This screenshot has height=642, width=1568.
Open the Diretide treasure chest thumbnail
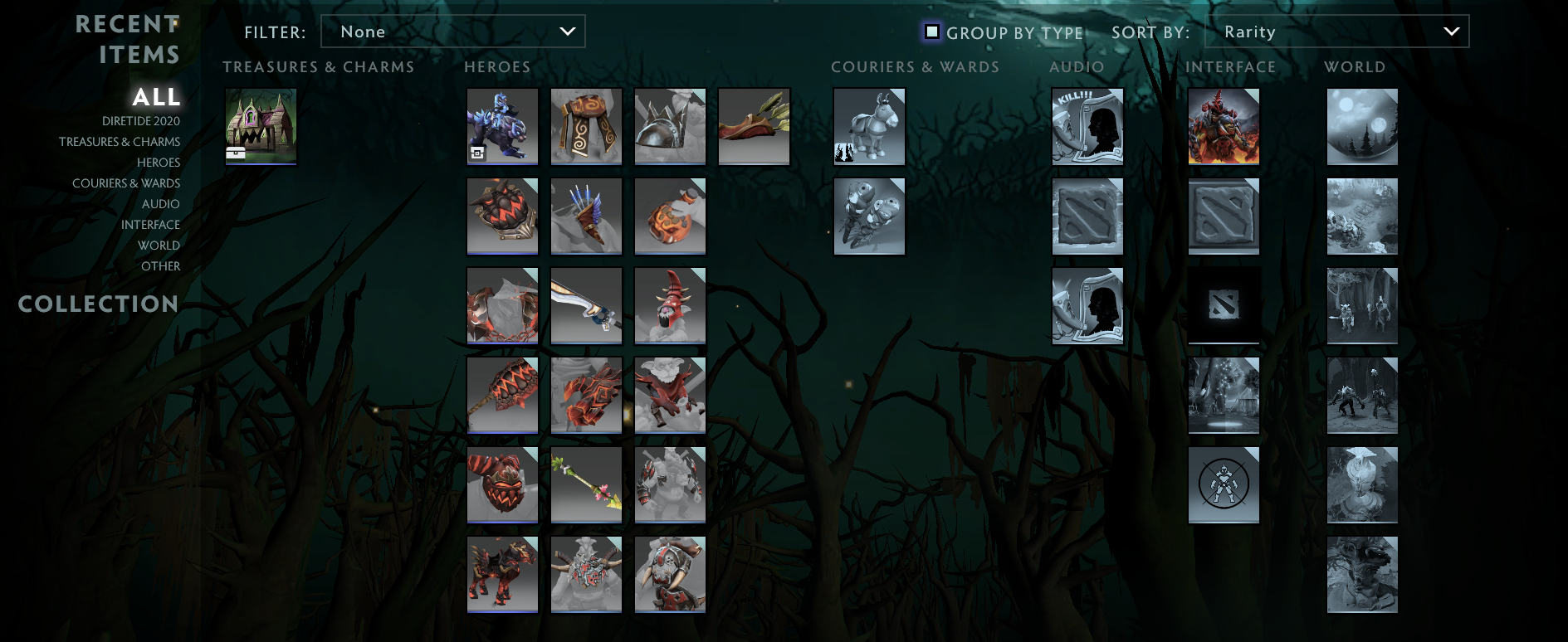[x=260, y=126]
